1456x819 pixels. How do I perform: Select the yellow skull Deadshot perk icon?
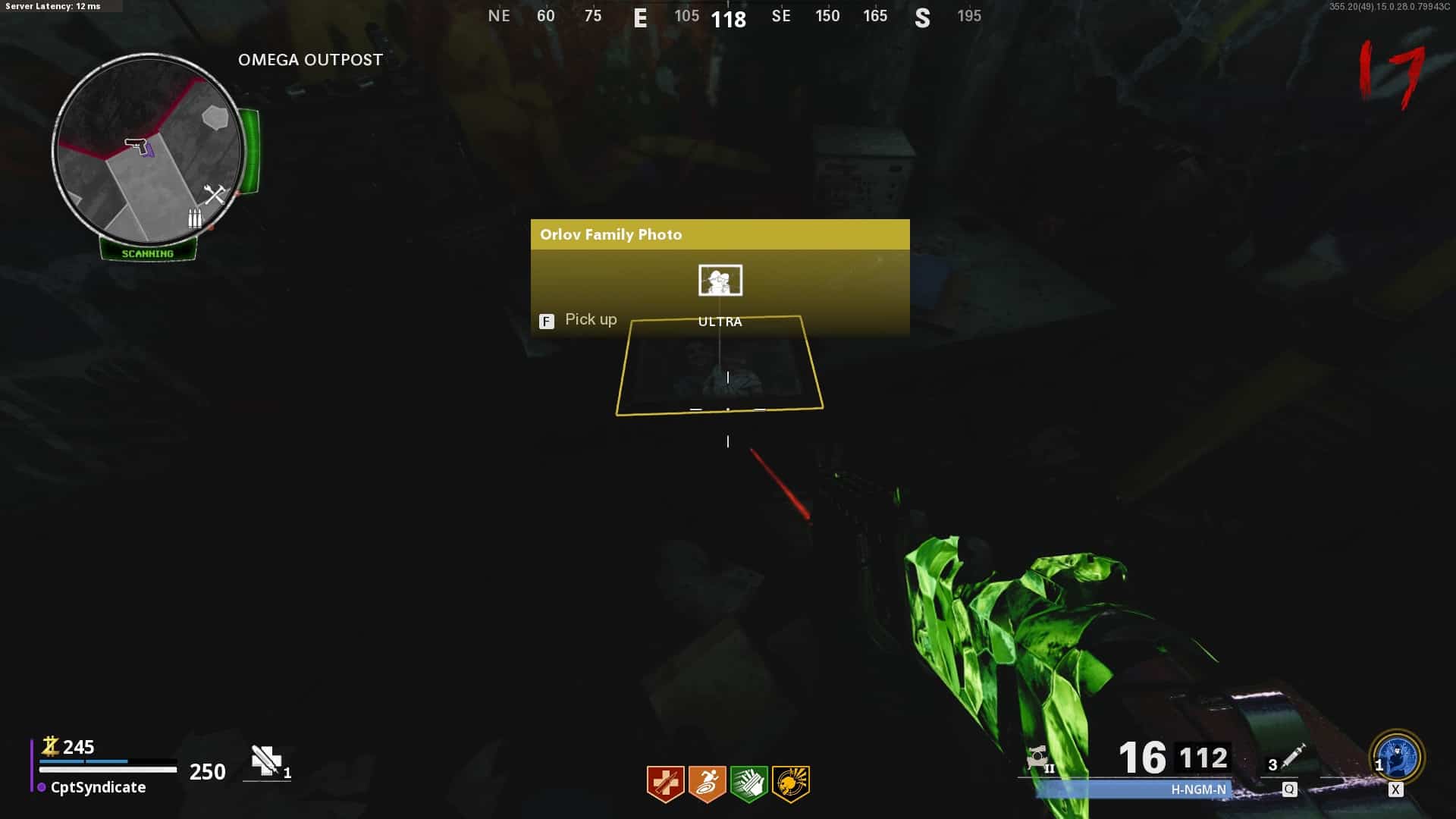(x=790, y=783)
